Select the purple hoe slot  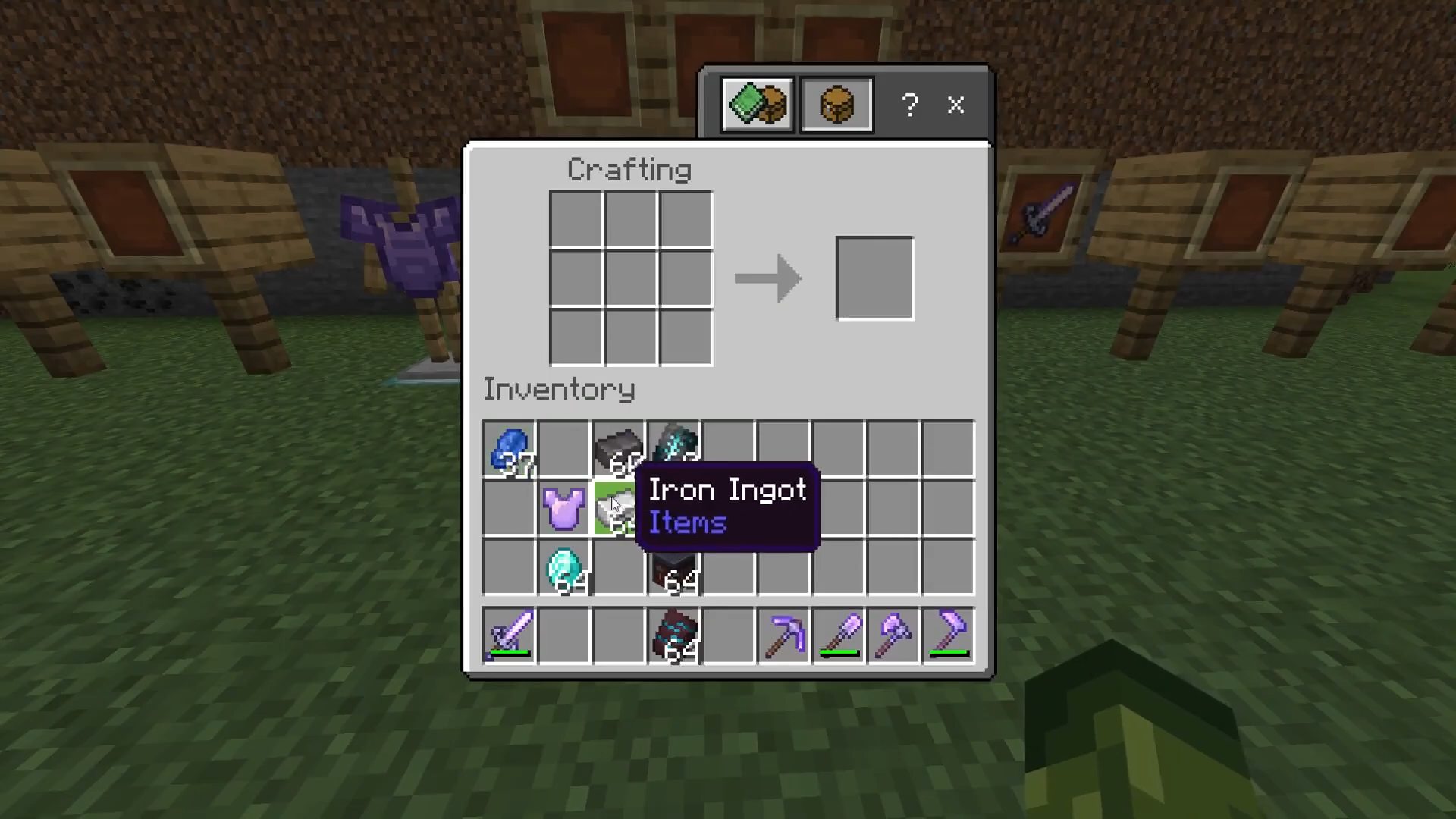[948, 635]
